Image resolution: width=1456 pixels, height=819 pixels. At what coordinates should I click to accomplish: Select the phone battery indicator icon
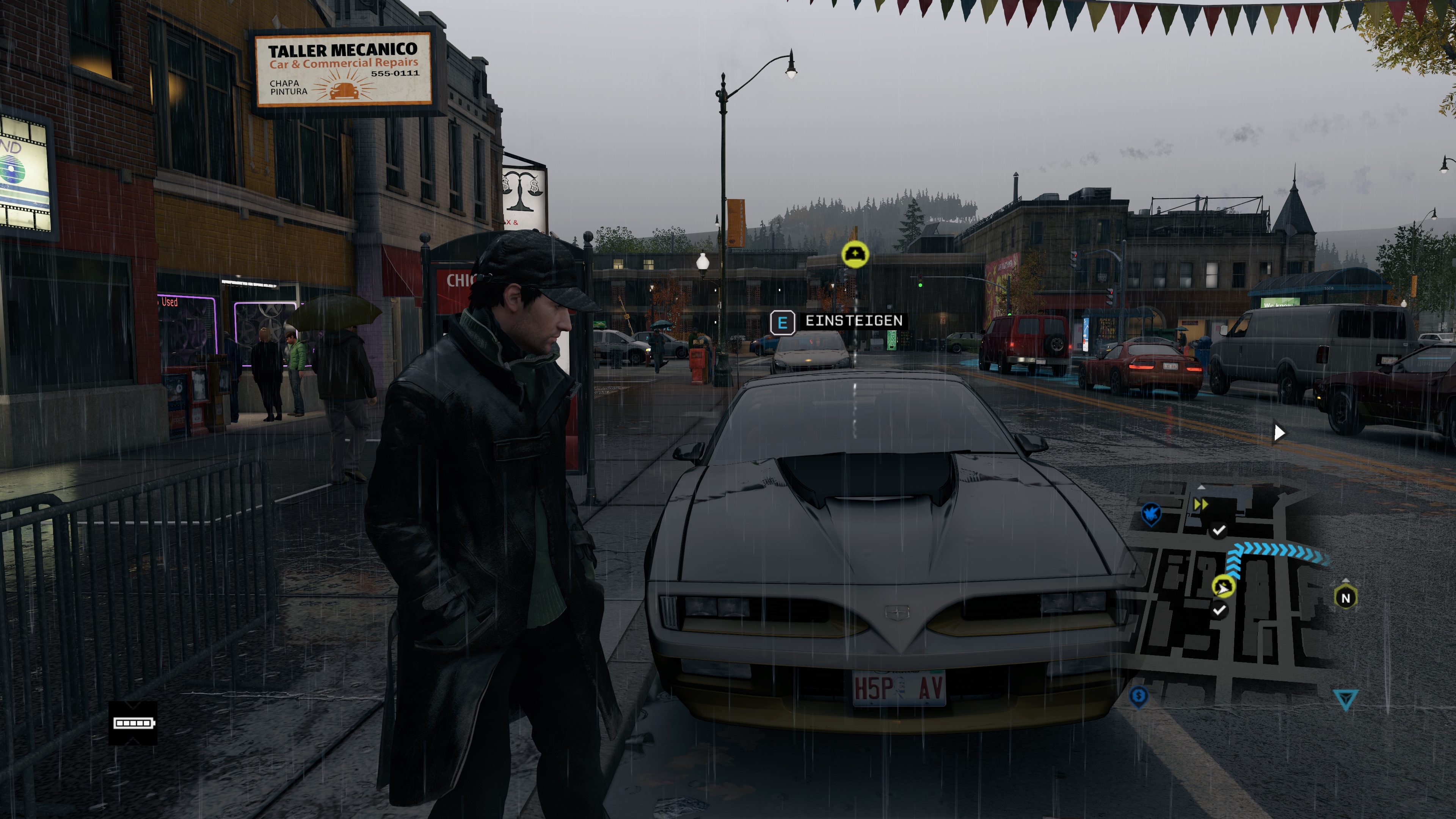(133, 723)
